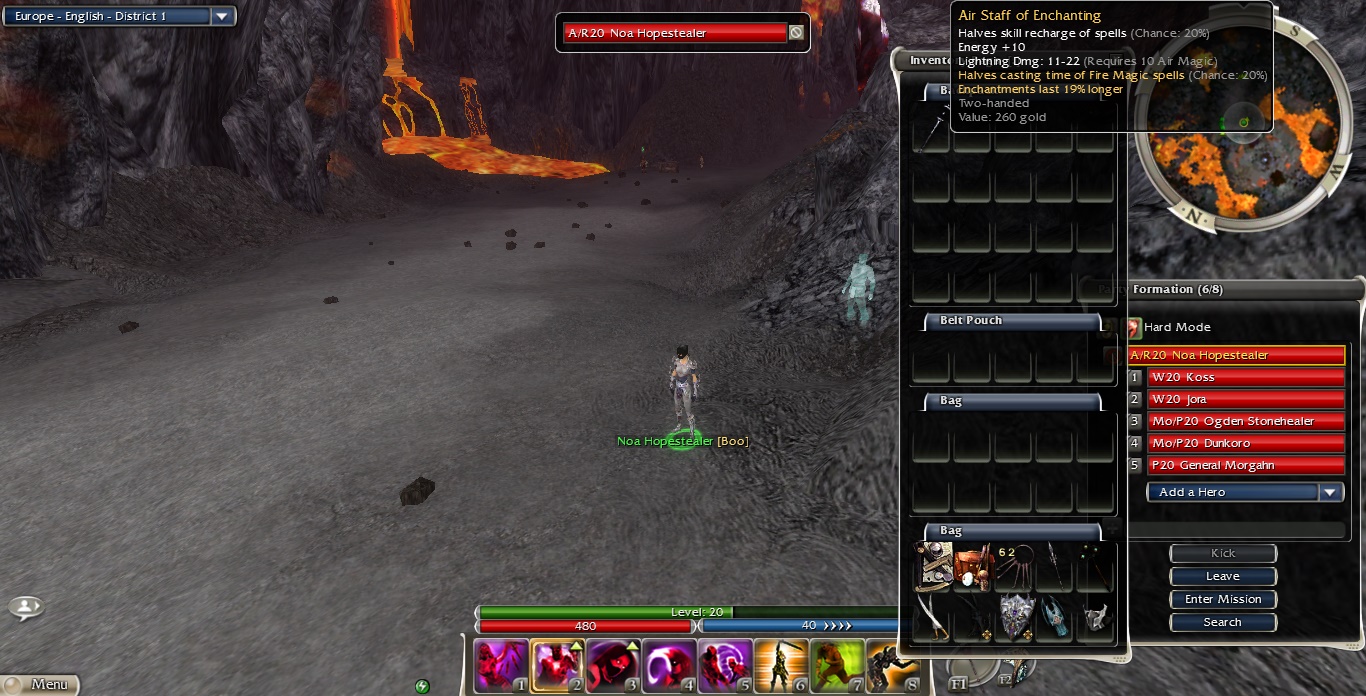Click the speech bubble chat icon
Viewport: 1366px width, 696px height.
[x=26, y=606]
